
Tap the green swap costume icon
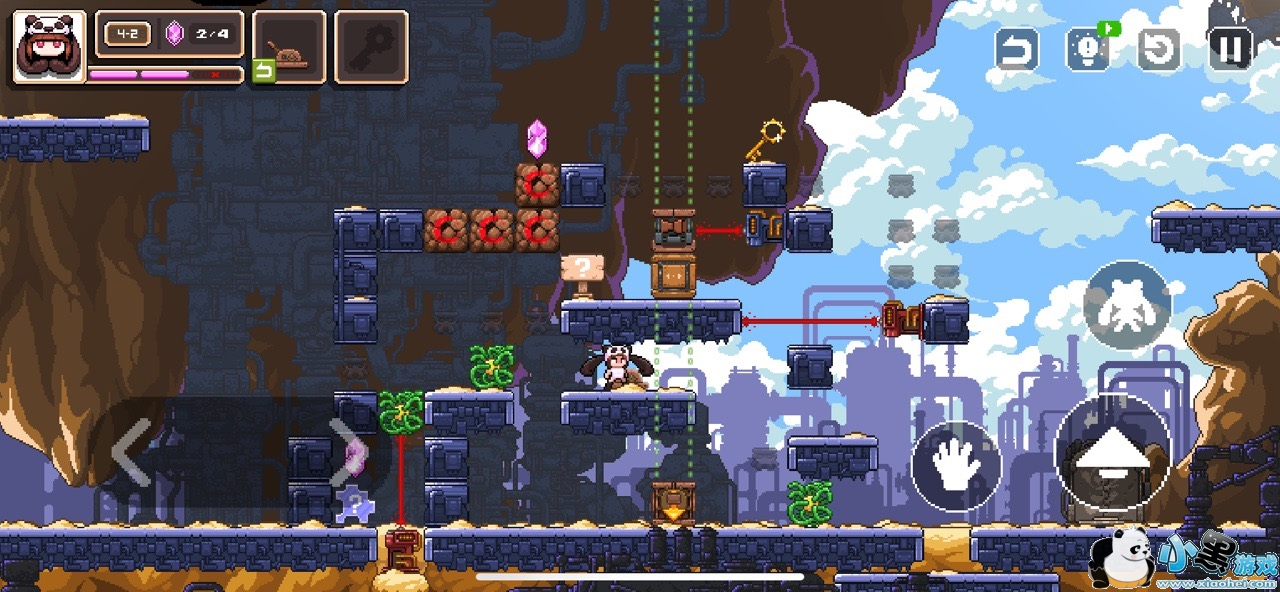click(263, 71)
